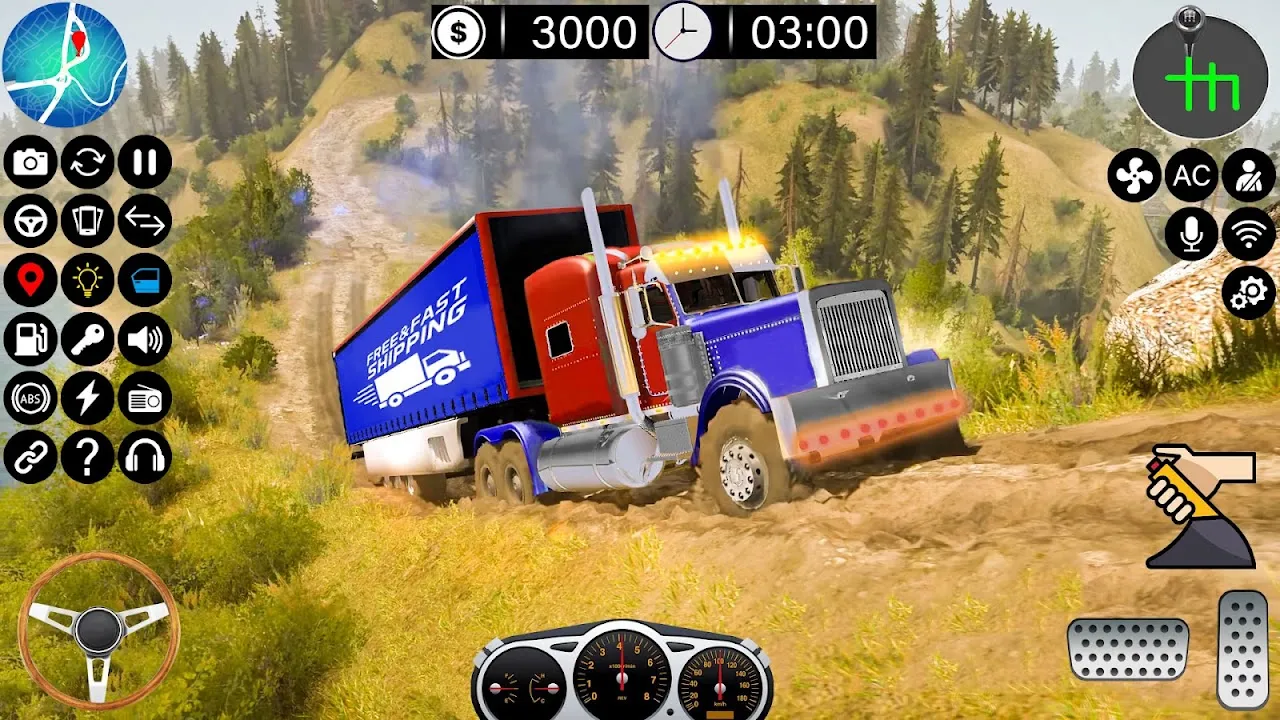Switch on the AC button
The image size is (1280, 720).
click(1191, 176)
